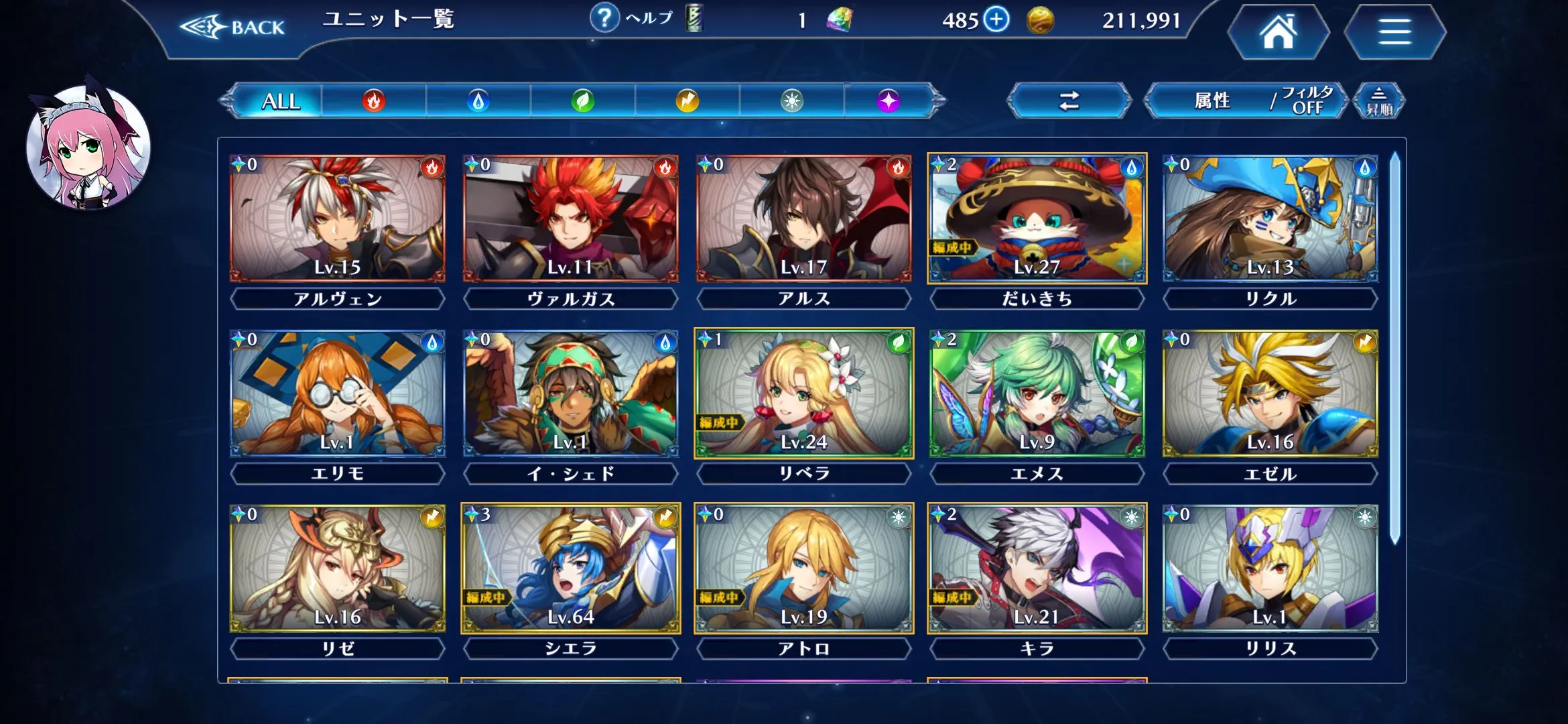
Task: Switch to the ALL element tab
Action: point(280,101)
